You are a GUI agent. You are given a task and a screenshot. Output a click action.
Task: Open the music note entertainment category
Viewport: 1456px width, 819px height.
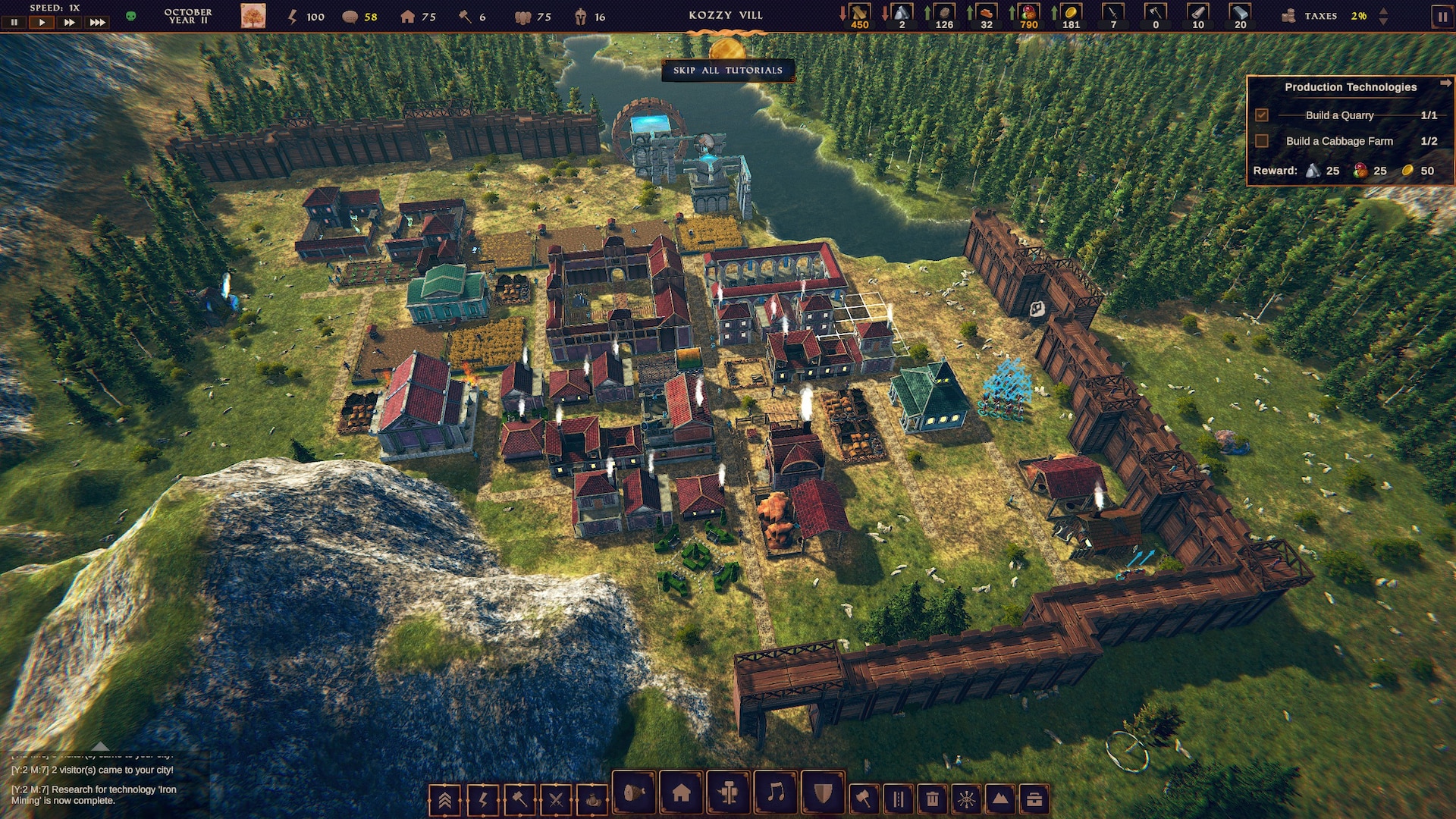pos(776,793)
